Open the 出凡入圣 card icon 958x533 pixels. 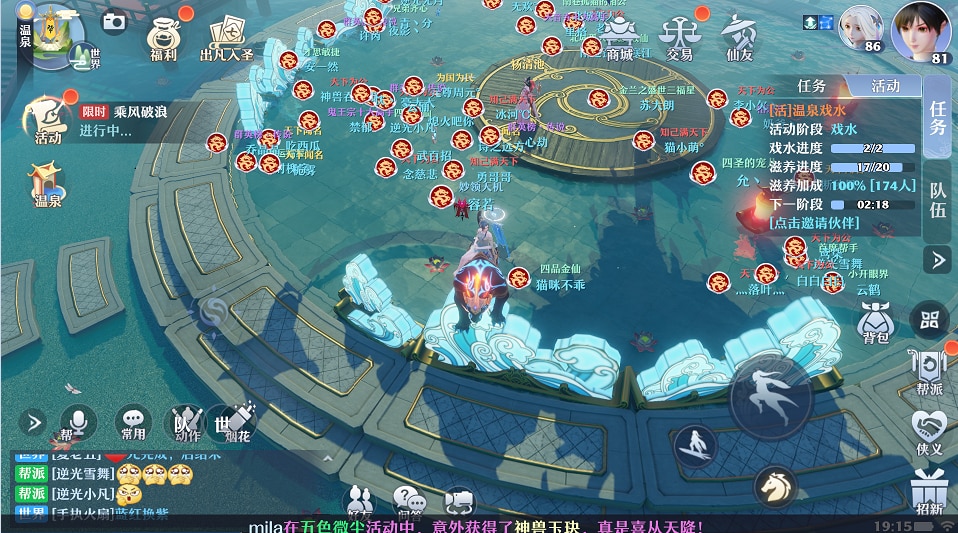226,38
